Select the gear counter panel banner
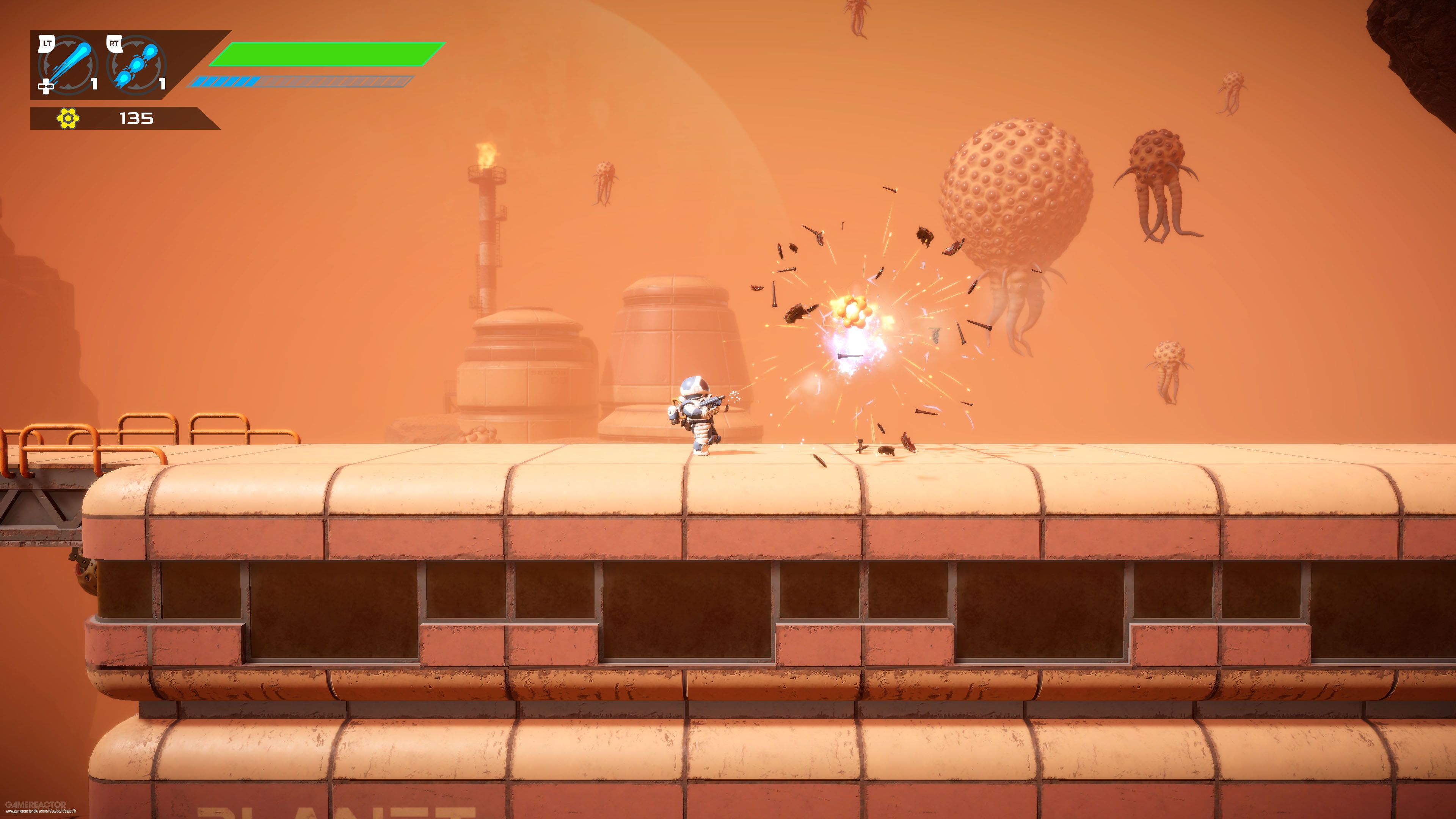Image resolution: width=1456 pixels, height=819 pixels. [121, 119]
